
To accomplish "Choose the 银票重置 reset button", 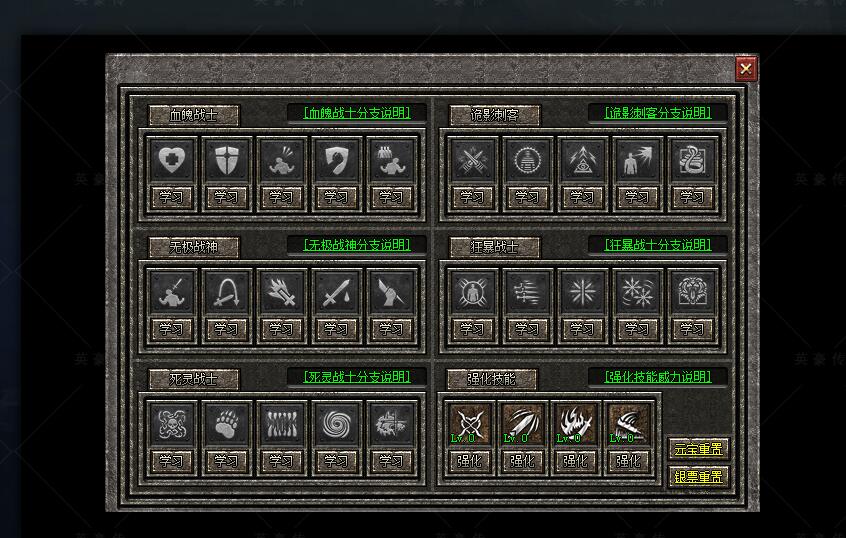I will [698, 477].
